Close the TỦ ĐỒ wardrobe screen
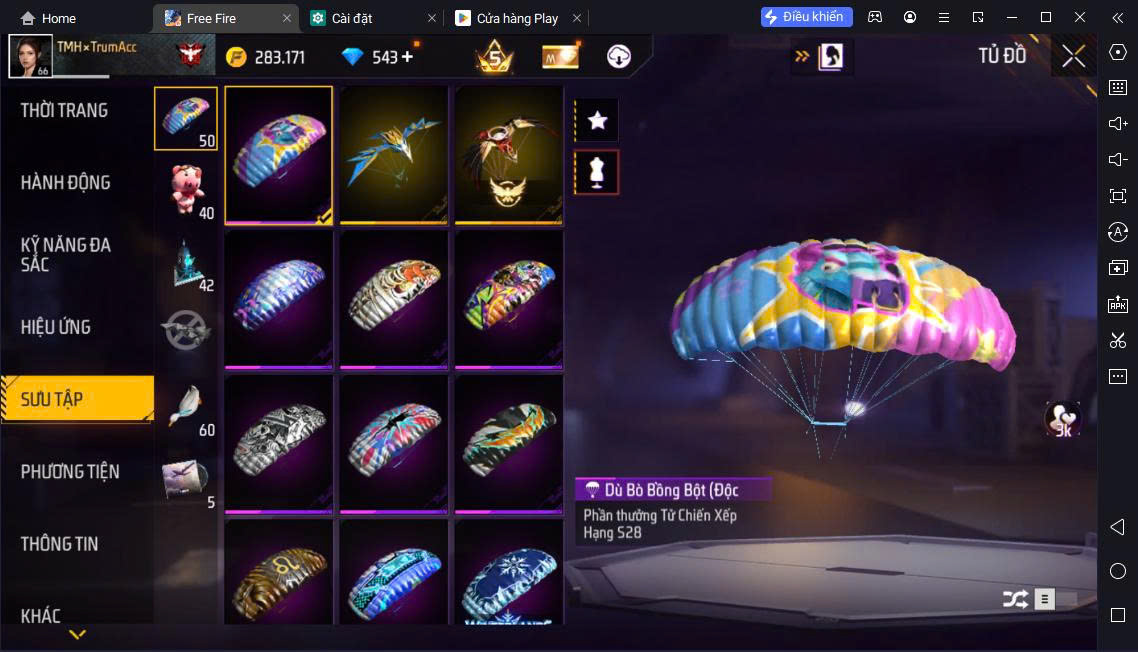 coord(1073,56)
